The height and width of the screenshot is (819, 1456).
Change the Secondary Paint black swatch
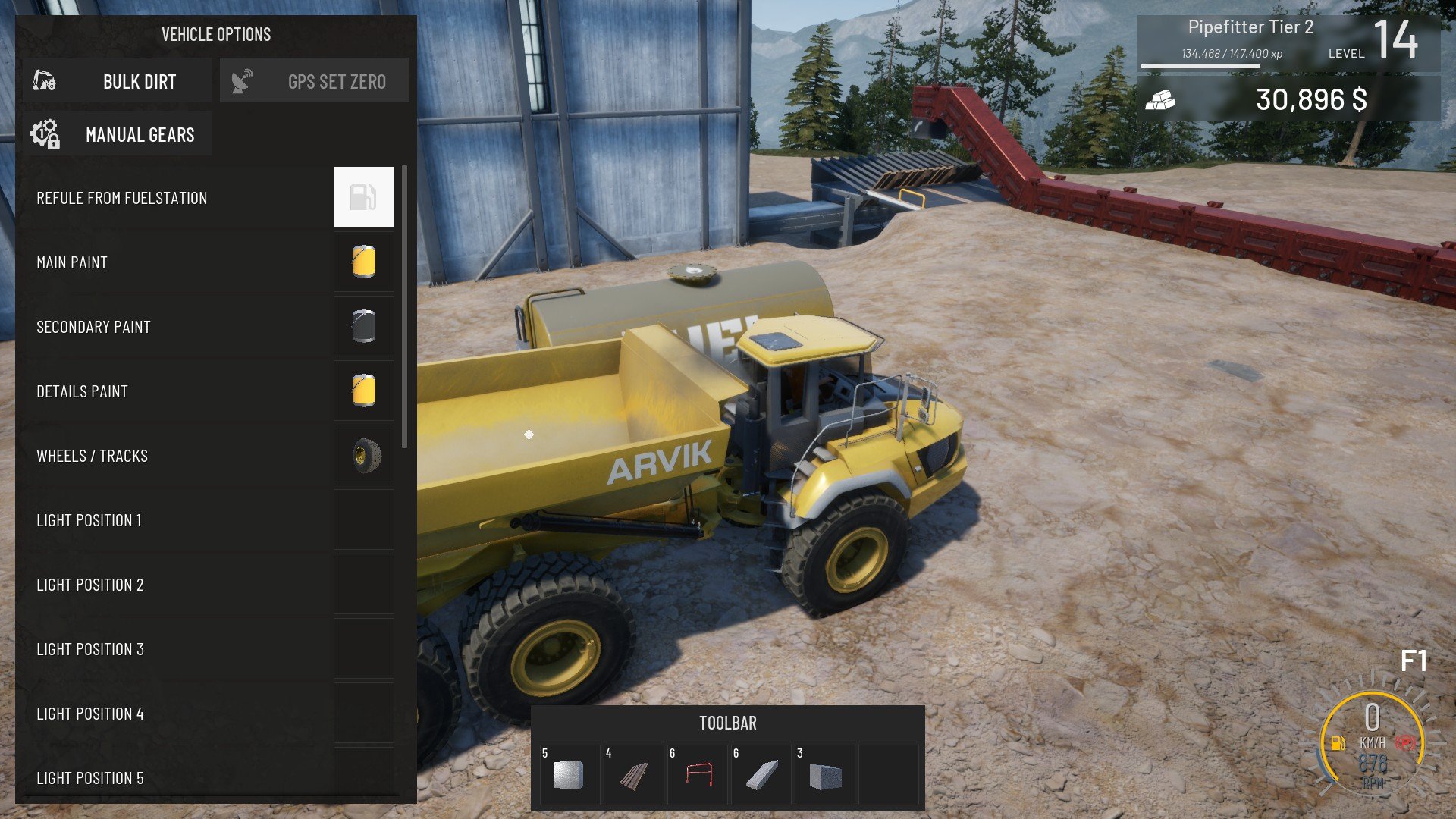point(364,326)
